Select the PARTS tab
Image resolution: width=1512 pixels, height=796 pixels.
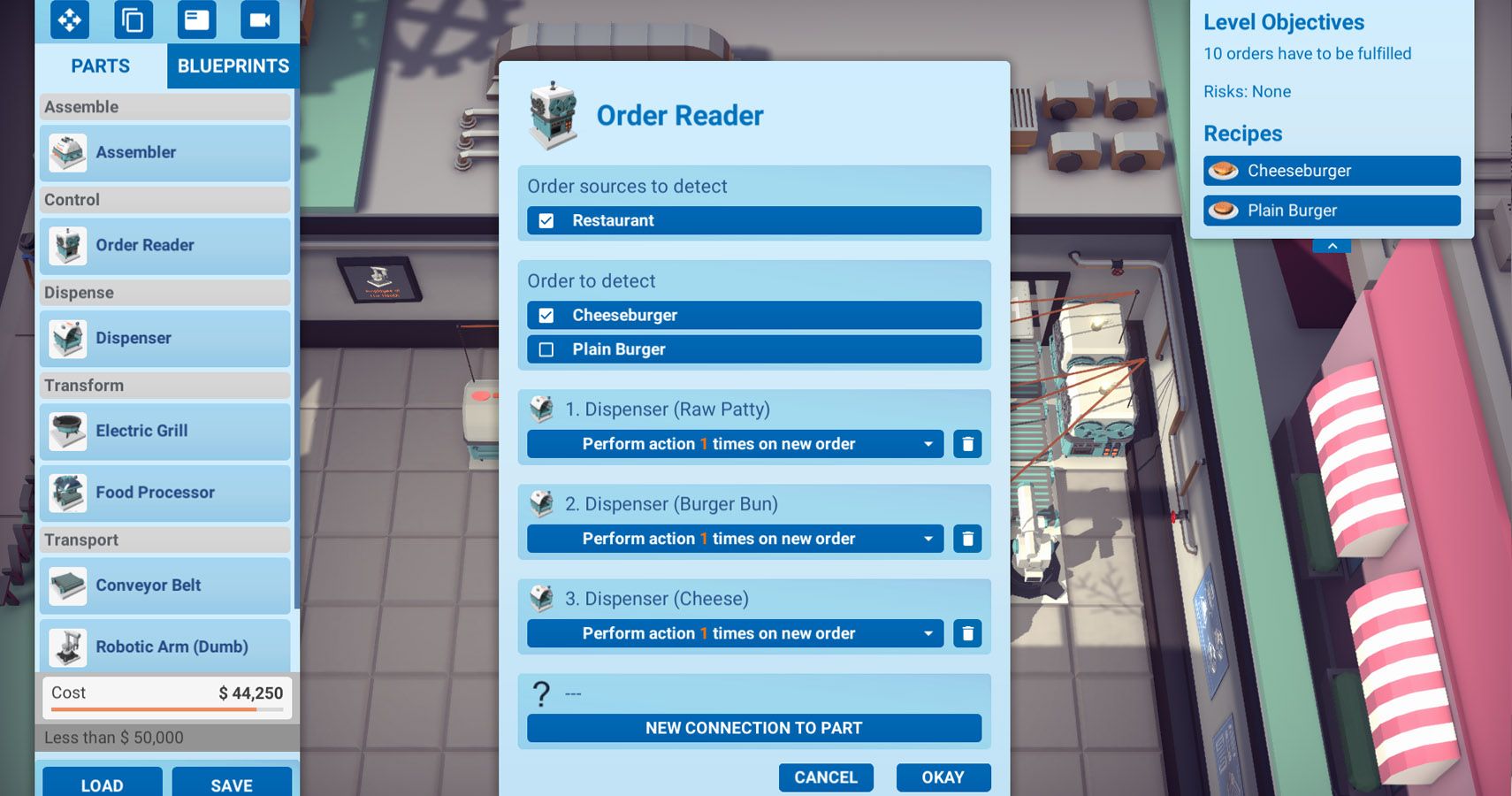click(x=100, y=65)
